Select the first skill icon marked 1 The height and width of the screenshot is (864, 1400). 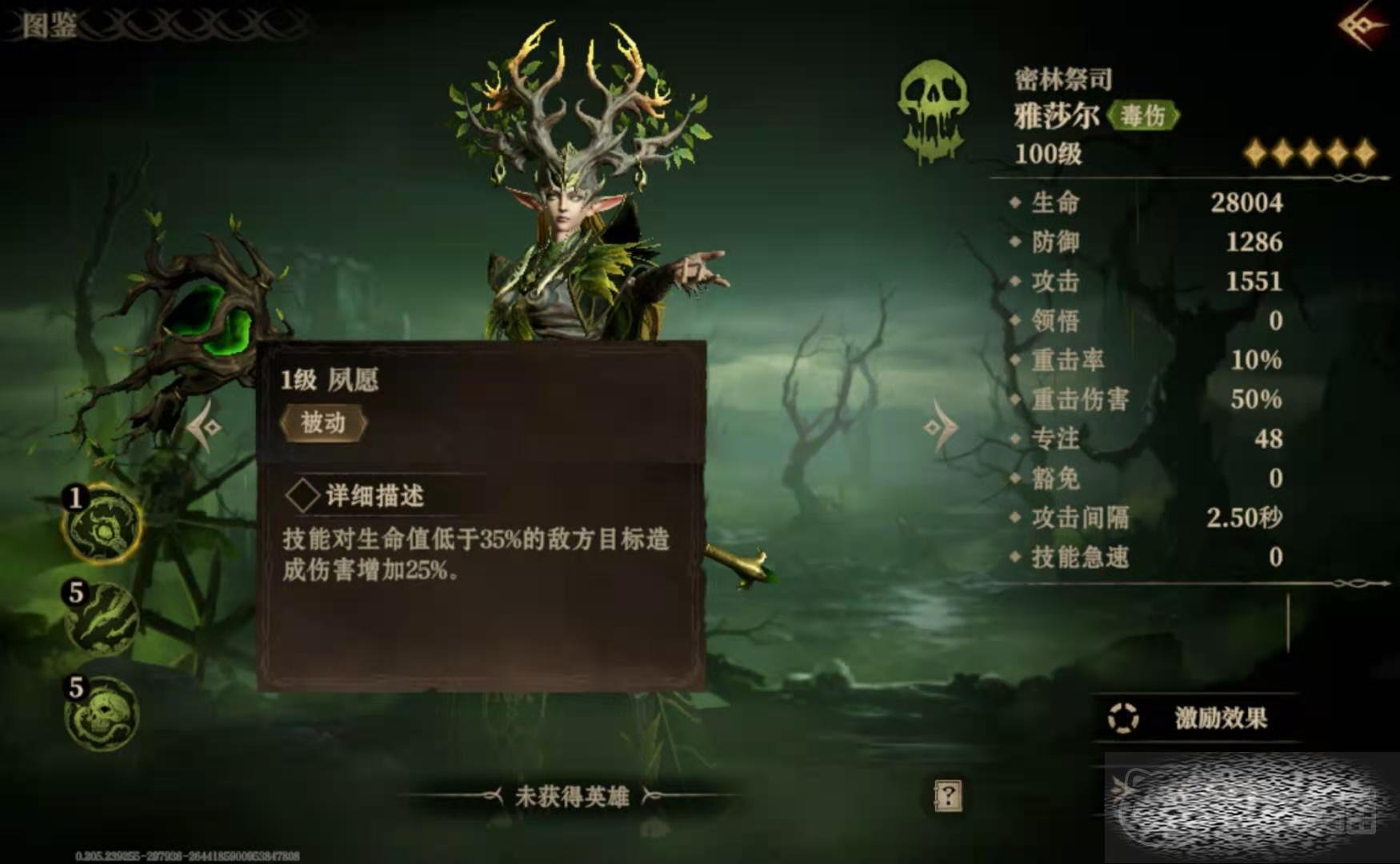point(103,526)
